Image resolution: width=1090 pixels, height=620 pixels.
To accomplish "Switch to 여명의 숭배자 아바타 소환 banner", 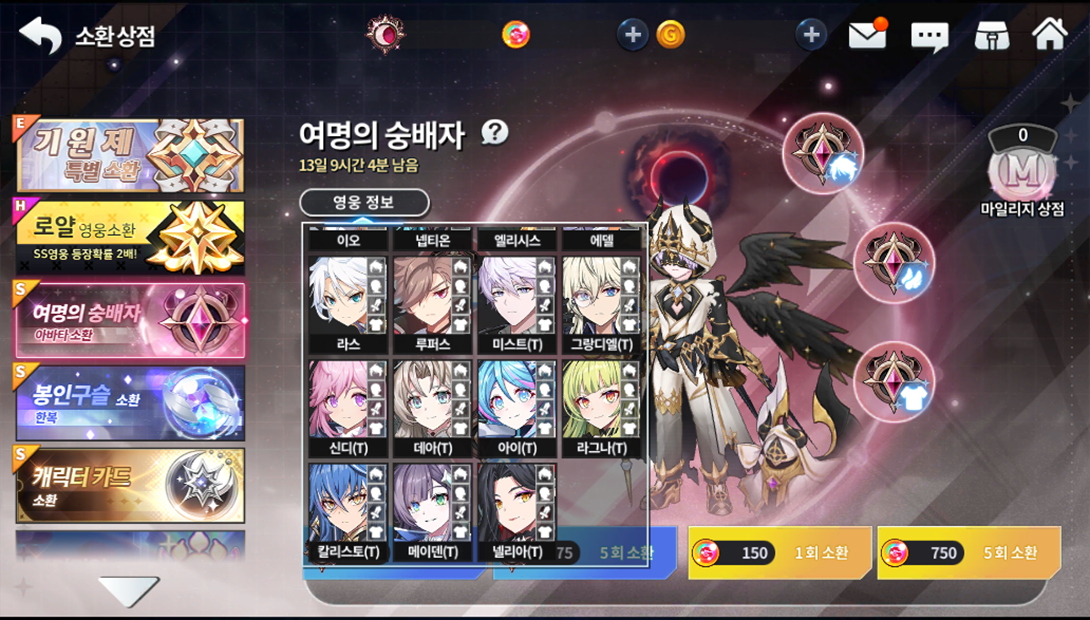I will click(x=129, y=320).
